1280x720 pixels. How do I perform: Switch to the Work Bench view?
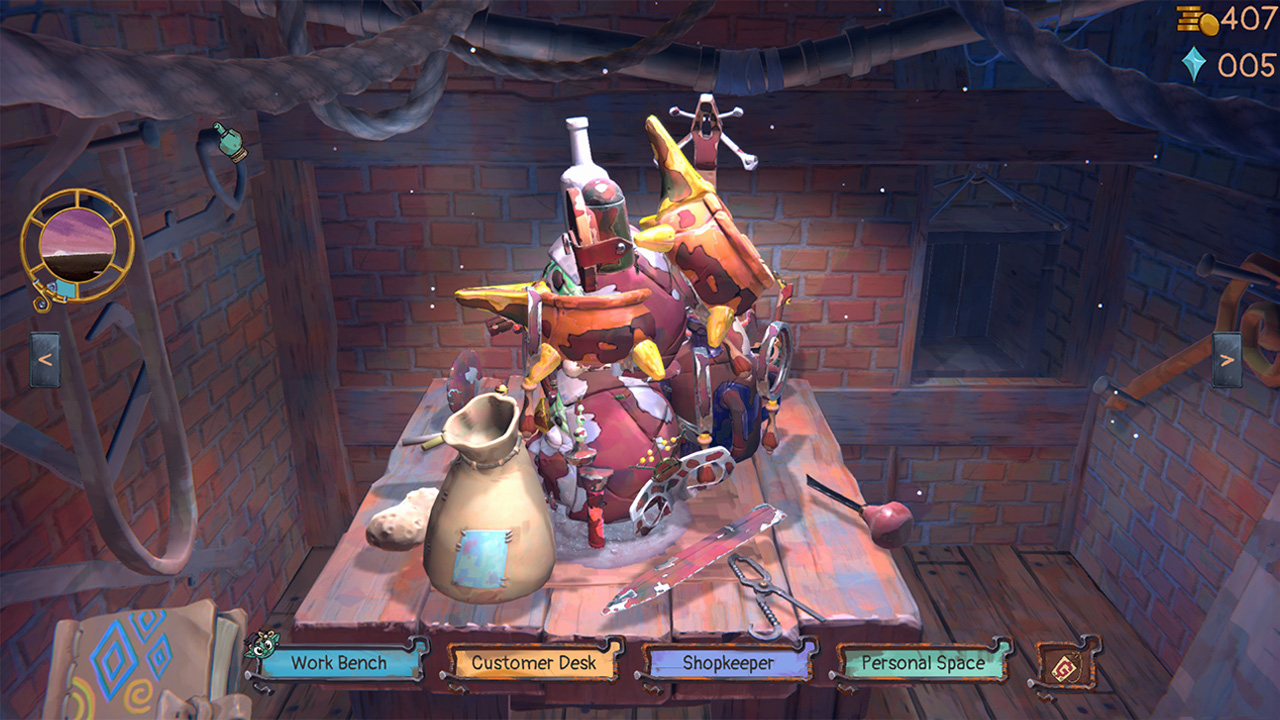(339, 662)
